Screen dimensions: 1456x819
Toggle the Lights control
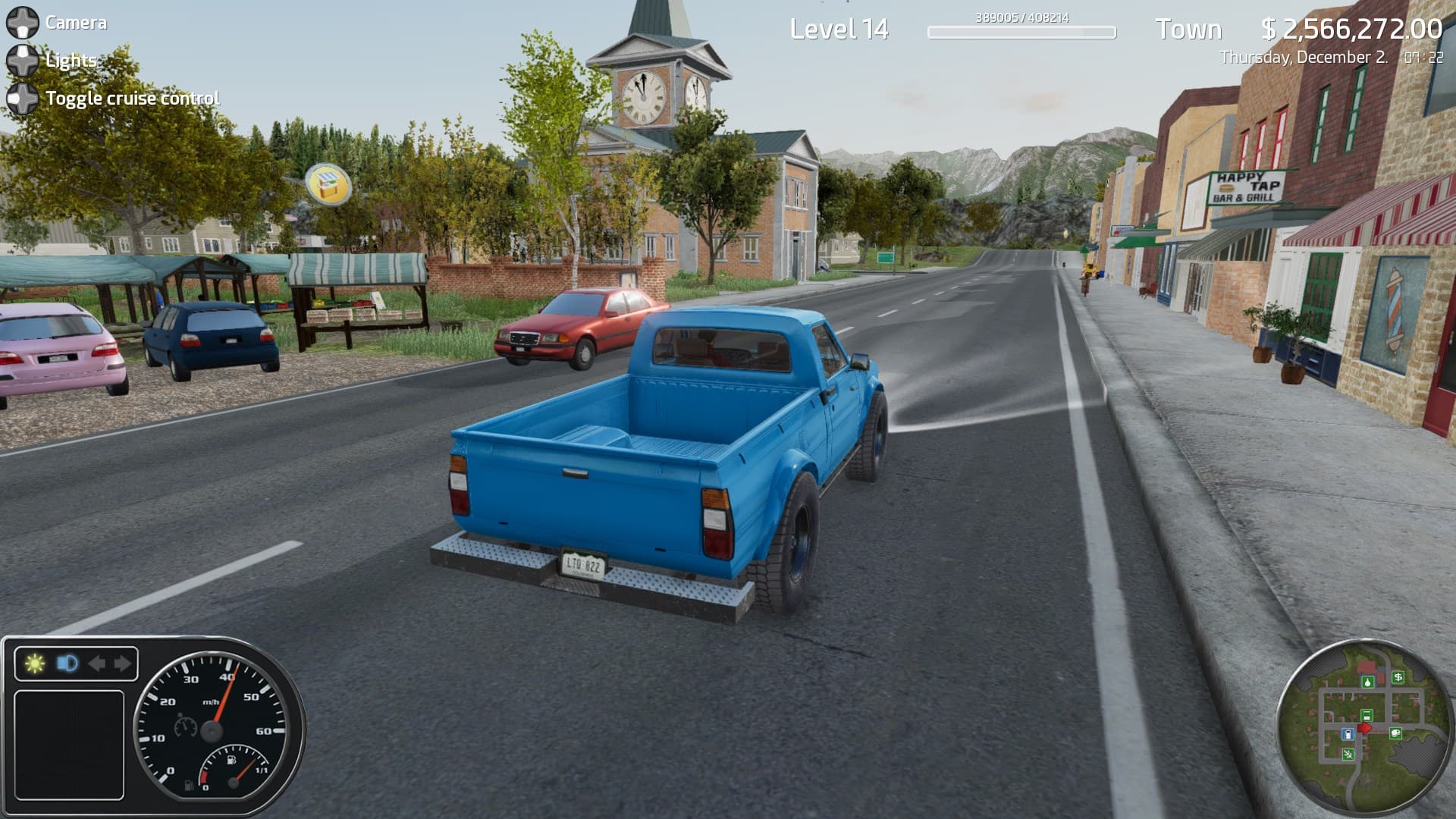tap(21, 61)
